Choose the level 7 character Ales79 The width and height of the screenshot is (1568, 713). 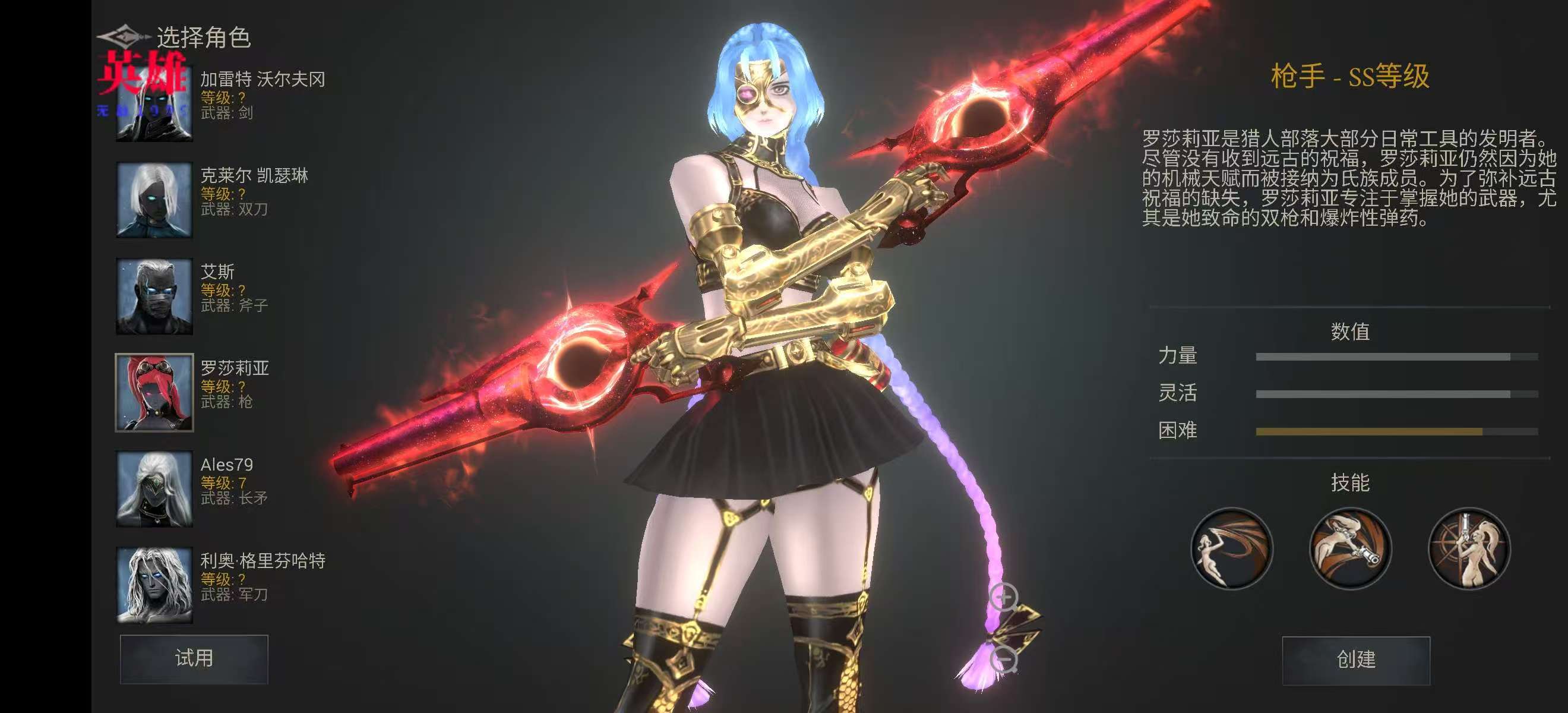154,489
